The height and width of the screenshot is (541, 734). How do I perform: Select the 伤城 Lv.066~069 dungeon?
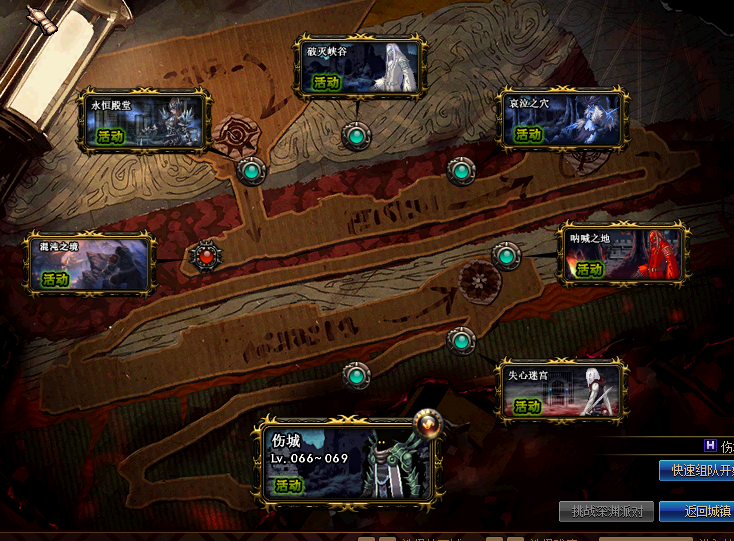click(x=346, y=463)
